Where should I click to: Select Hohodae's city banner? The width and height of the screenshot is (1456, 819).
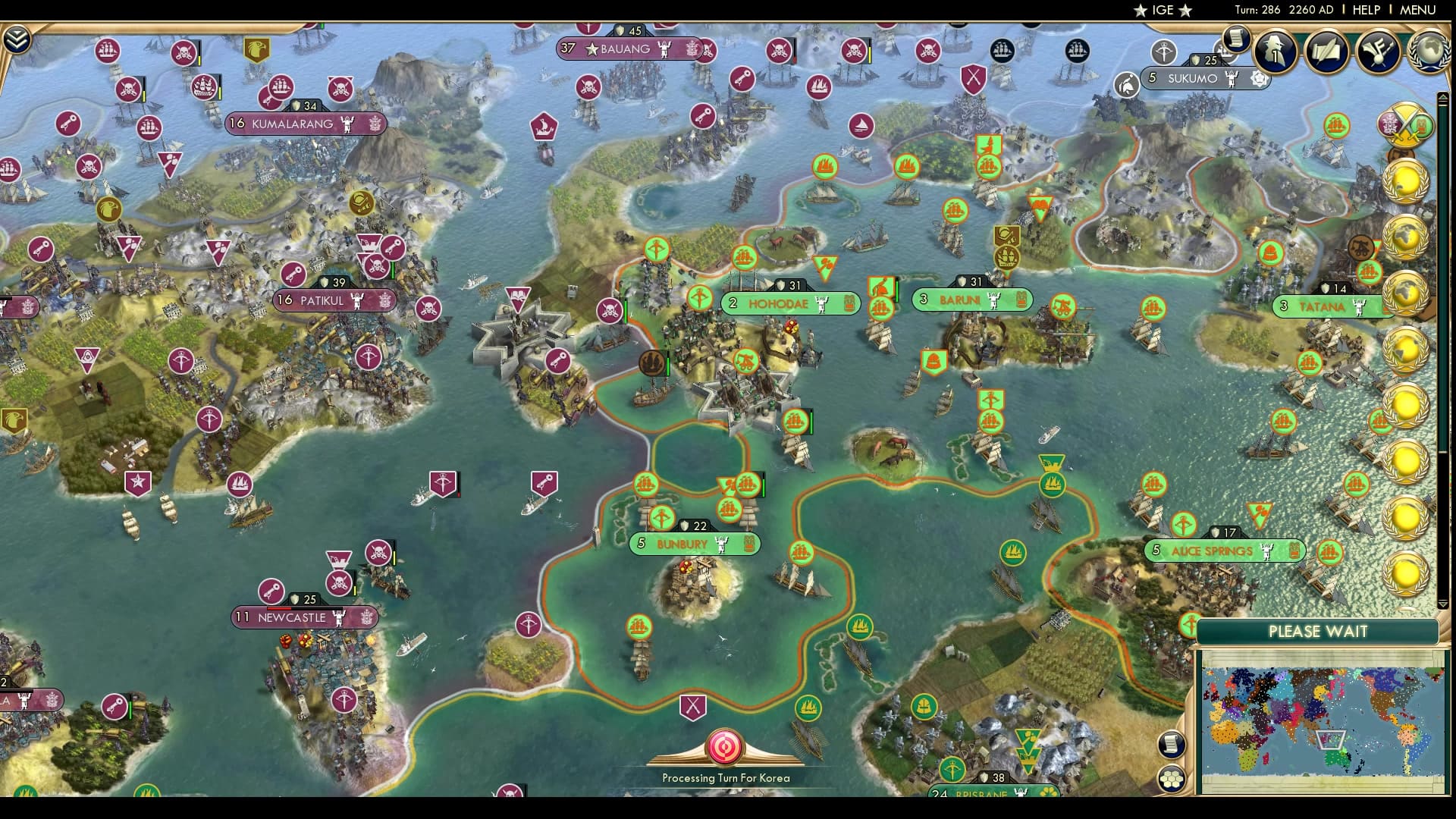pos(789,303)
